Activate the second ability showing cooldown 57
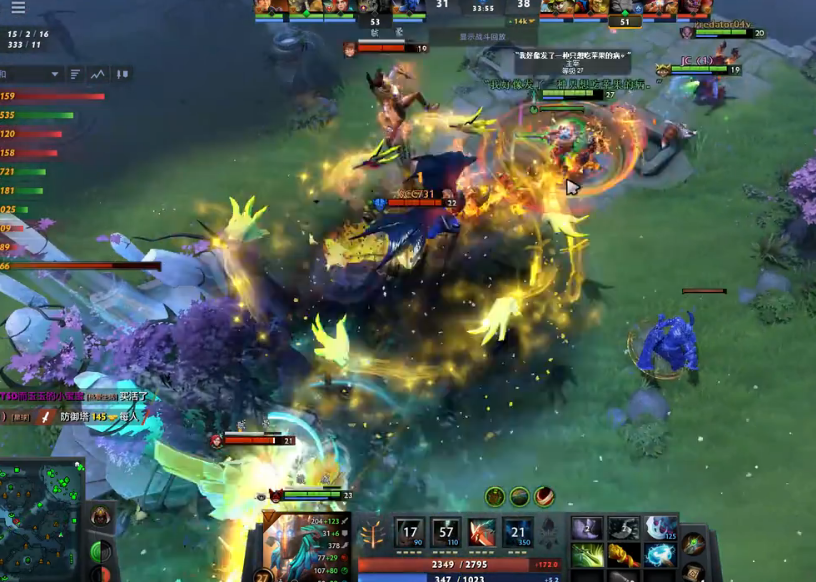Image resolution: width=816 pixels, height=582 pixels. (x=445, y=535)
